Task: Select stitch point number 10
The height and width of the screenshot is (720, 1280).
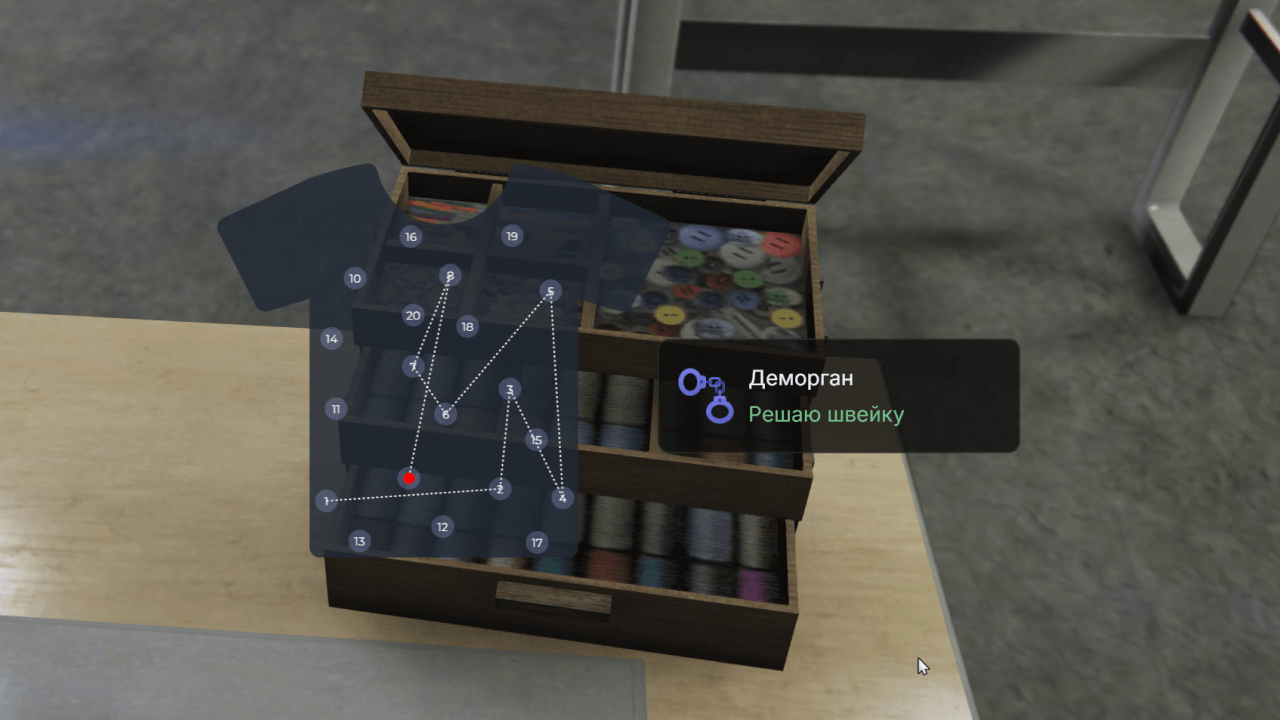Action: point(355,278)
